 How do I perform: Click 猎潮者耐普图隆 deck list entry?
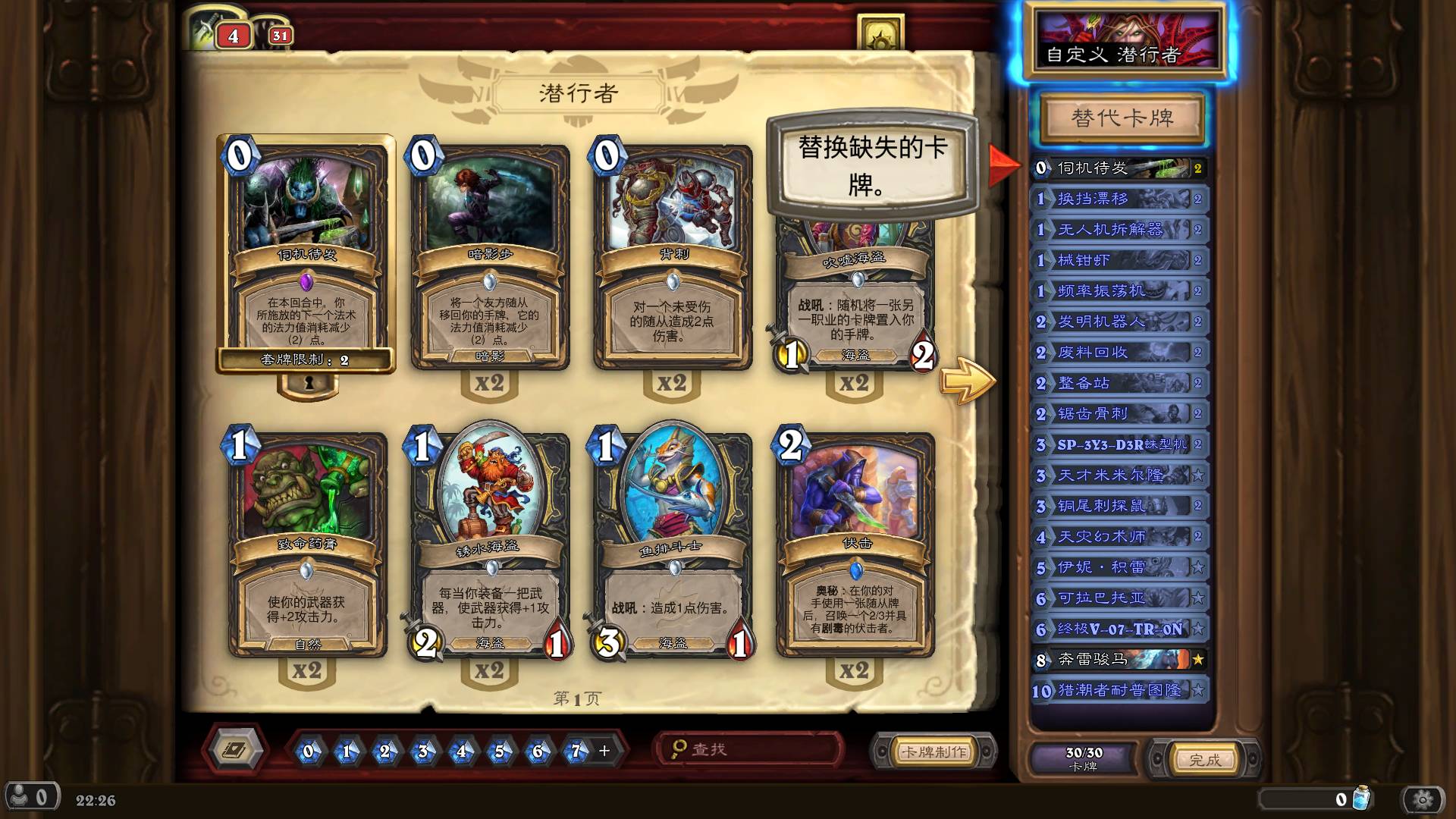coord(1119,691)
